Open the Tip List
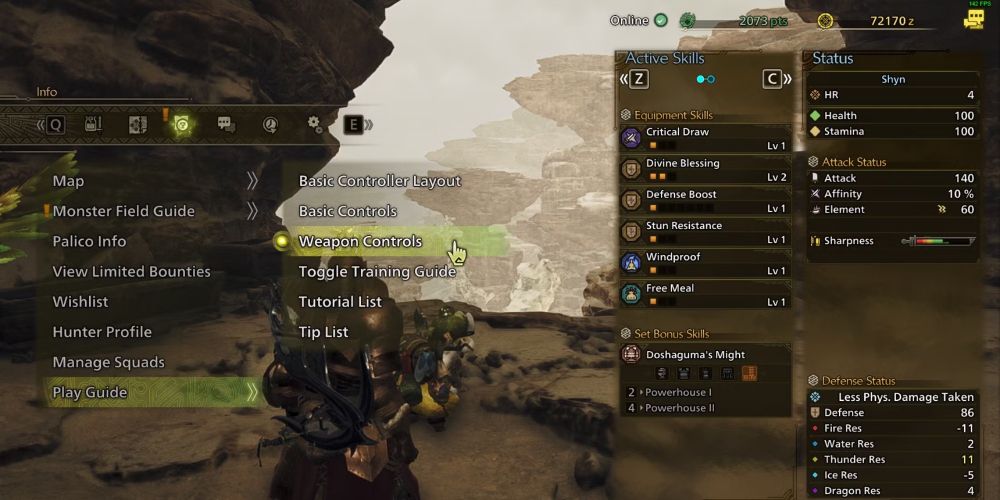Image resolution: width=1000 pixels, height=500 pixels. click(324, 332)
